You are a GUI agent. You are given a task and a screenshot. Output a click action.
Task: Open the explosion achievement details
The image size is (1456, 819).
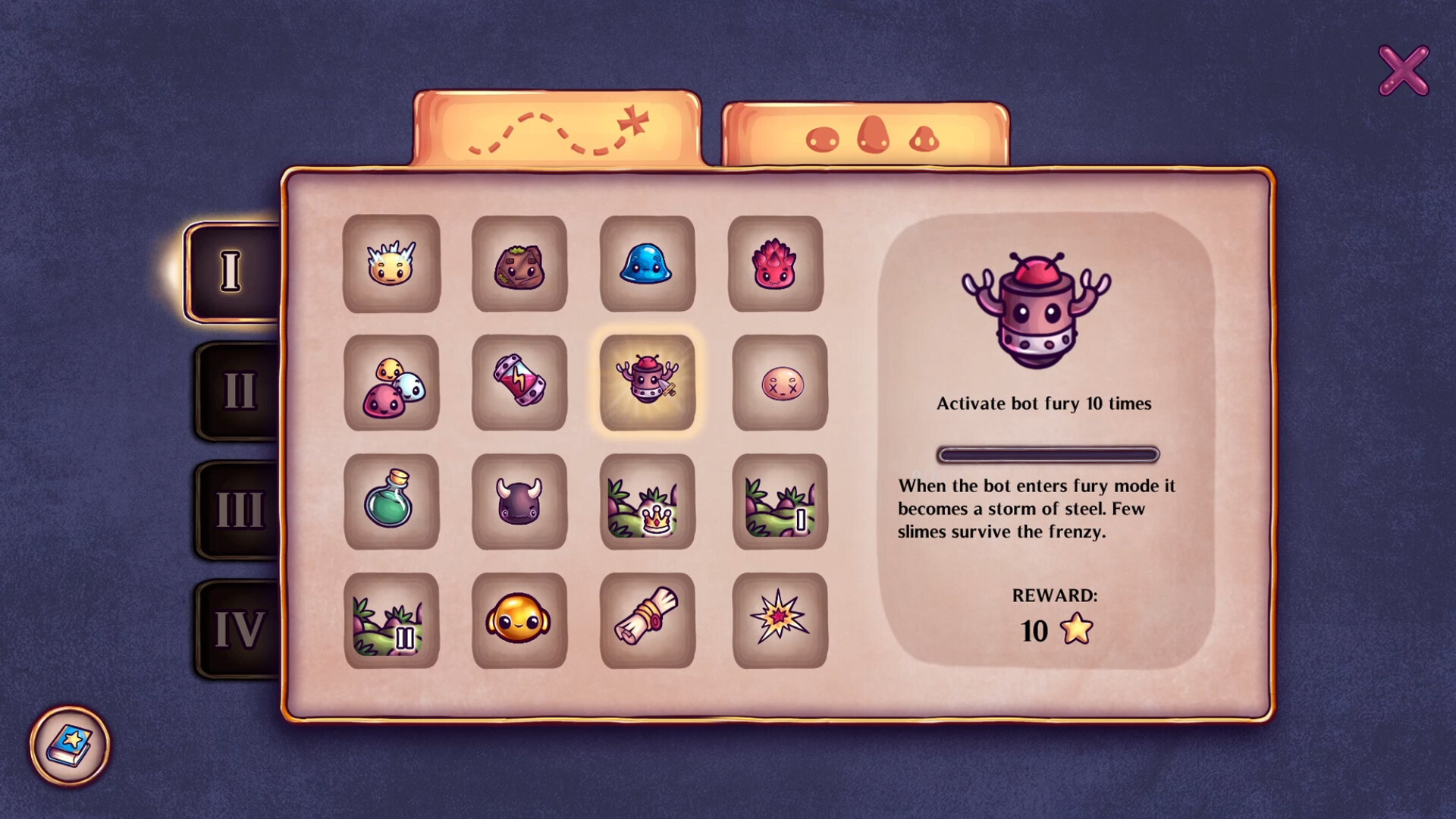(x=777, y=620)
